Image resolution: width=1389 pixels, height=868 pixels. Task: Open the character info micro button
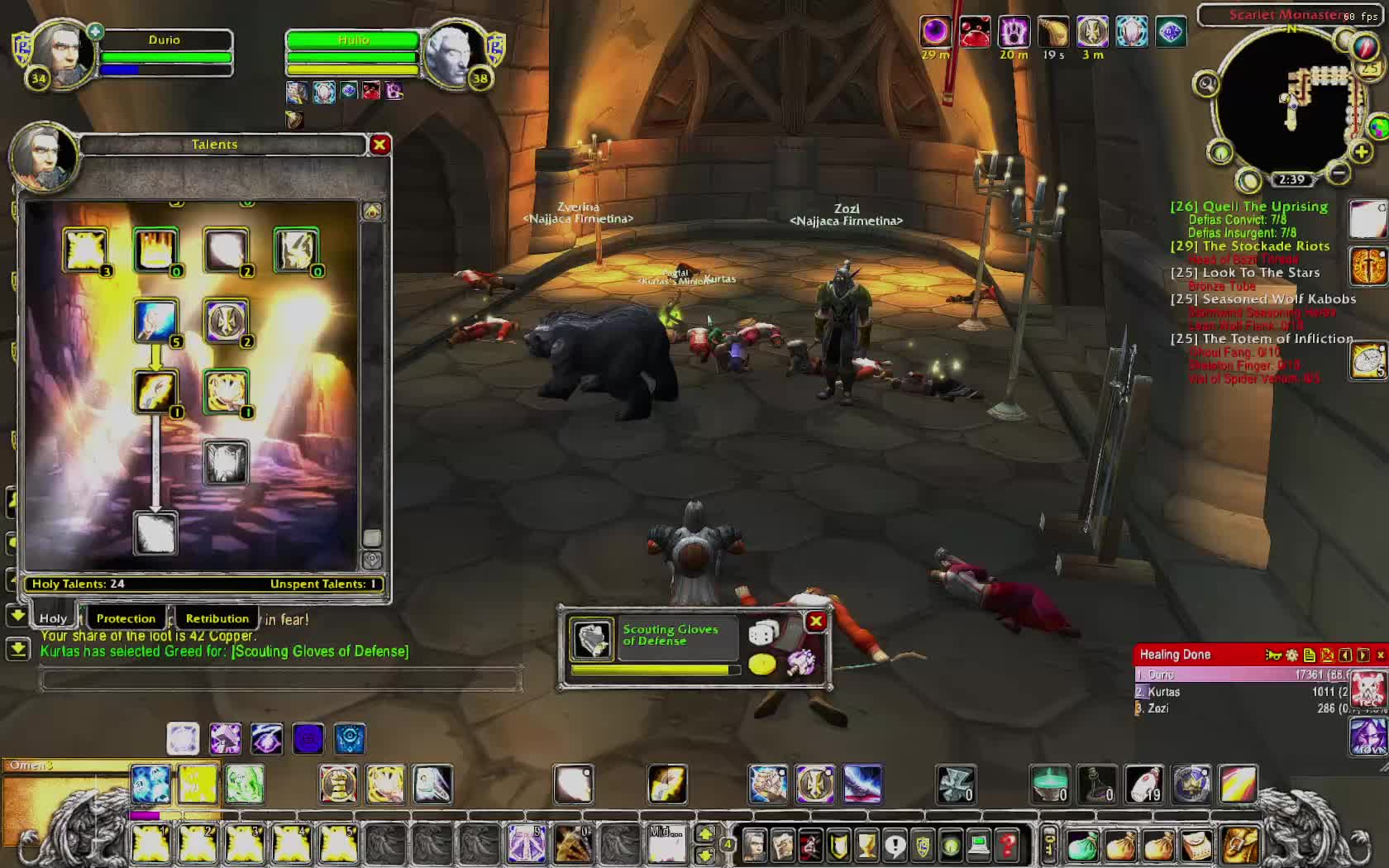(x=754, y=845)
